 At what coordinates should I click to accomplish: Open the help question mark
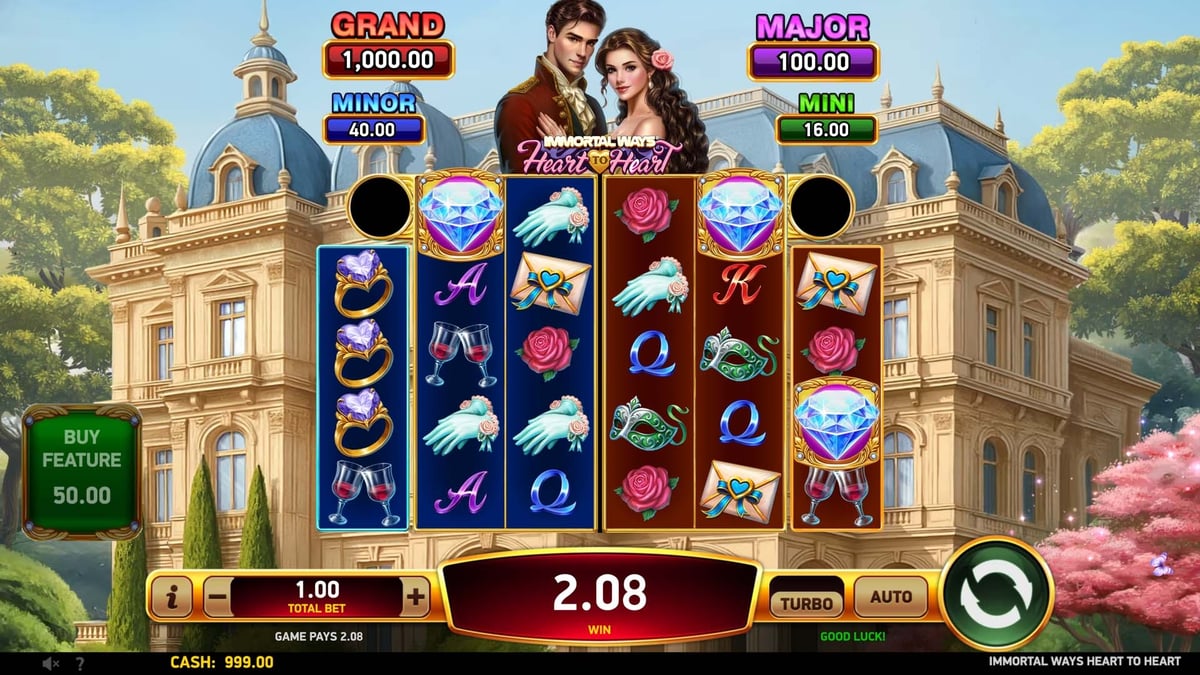point(80,663)
